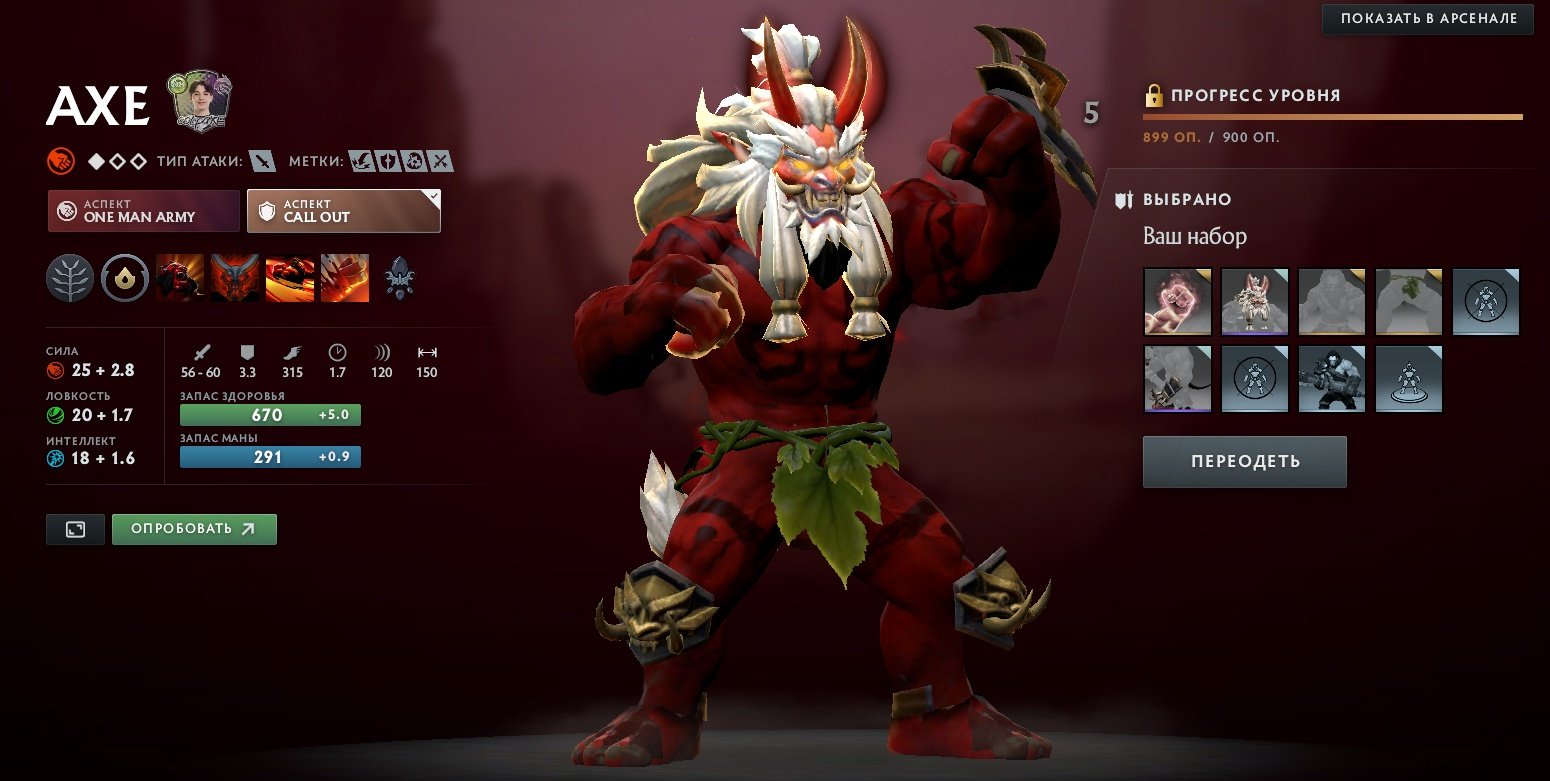Screen dimensions: 1550x781
Task: Select the leaf belt item slot
Action: coord(1408,301)
